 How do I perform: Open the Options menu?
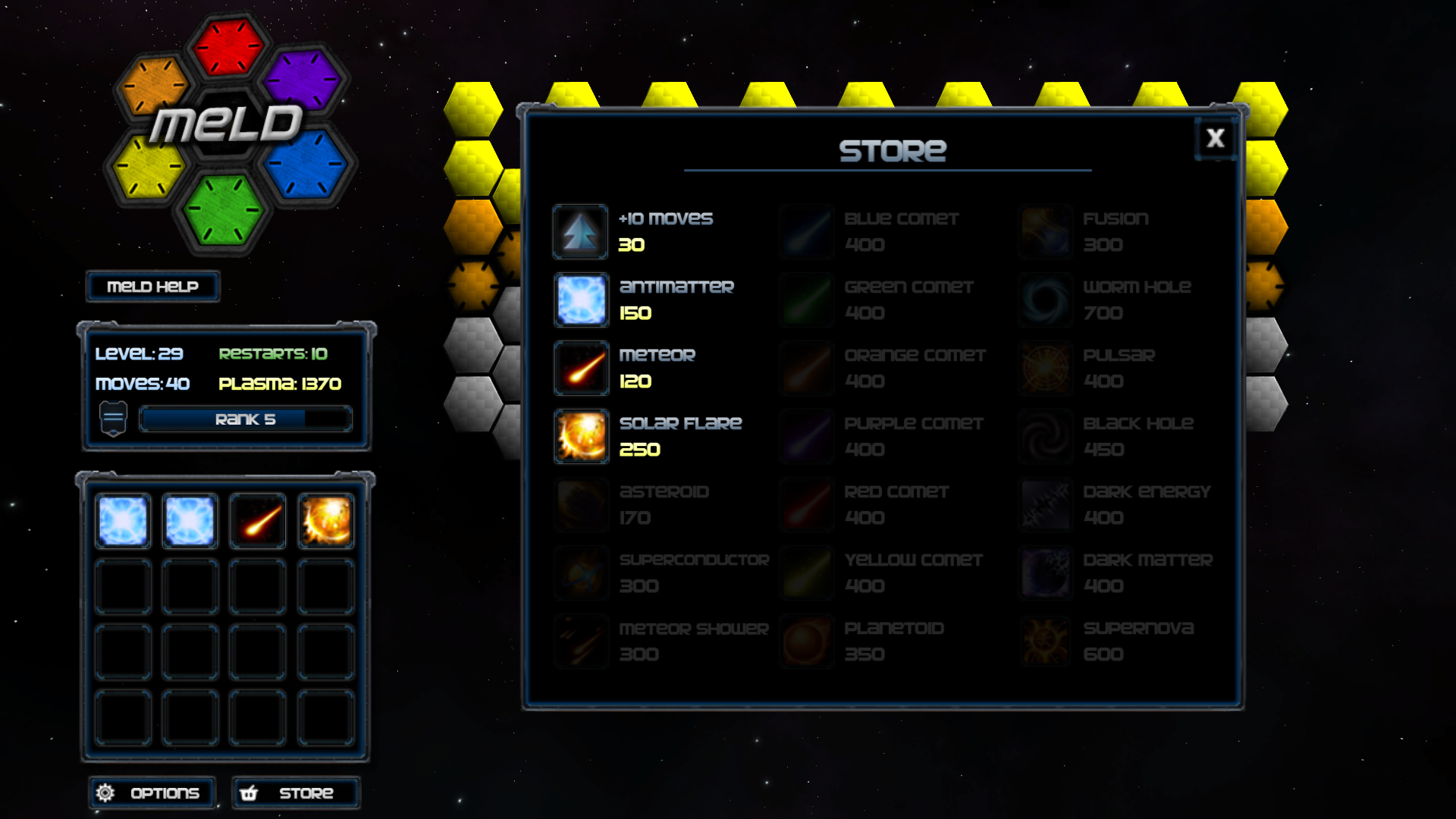coord(152,792)
